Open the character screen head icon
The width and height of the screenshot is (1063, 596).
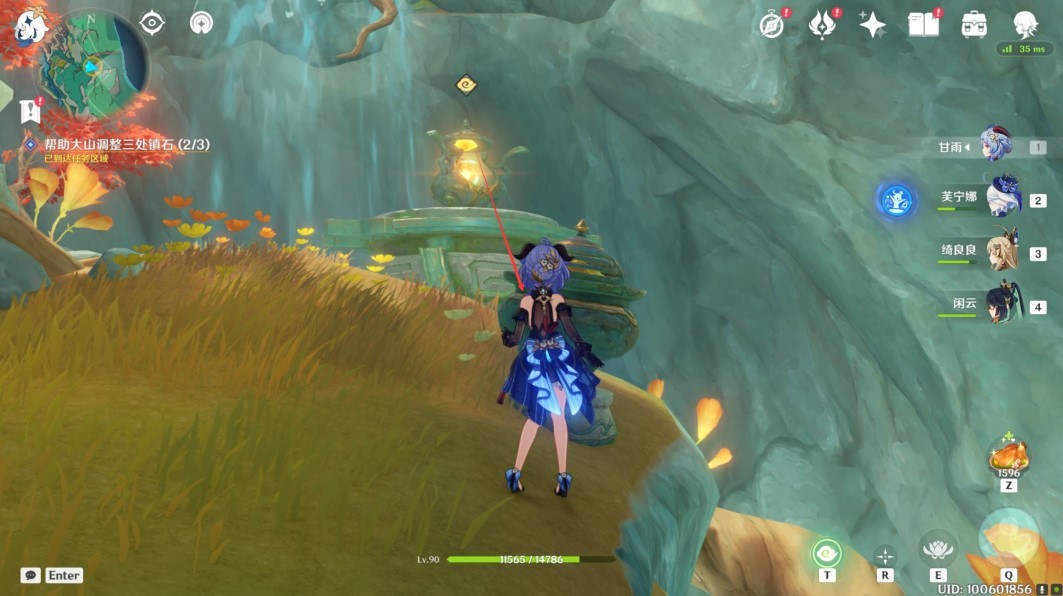coord(1025,25)
